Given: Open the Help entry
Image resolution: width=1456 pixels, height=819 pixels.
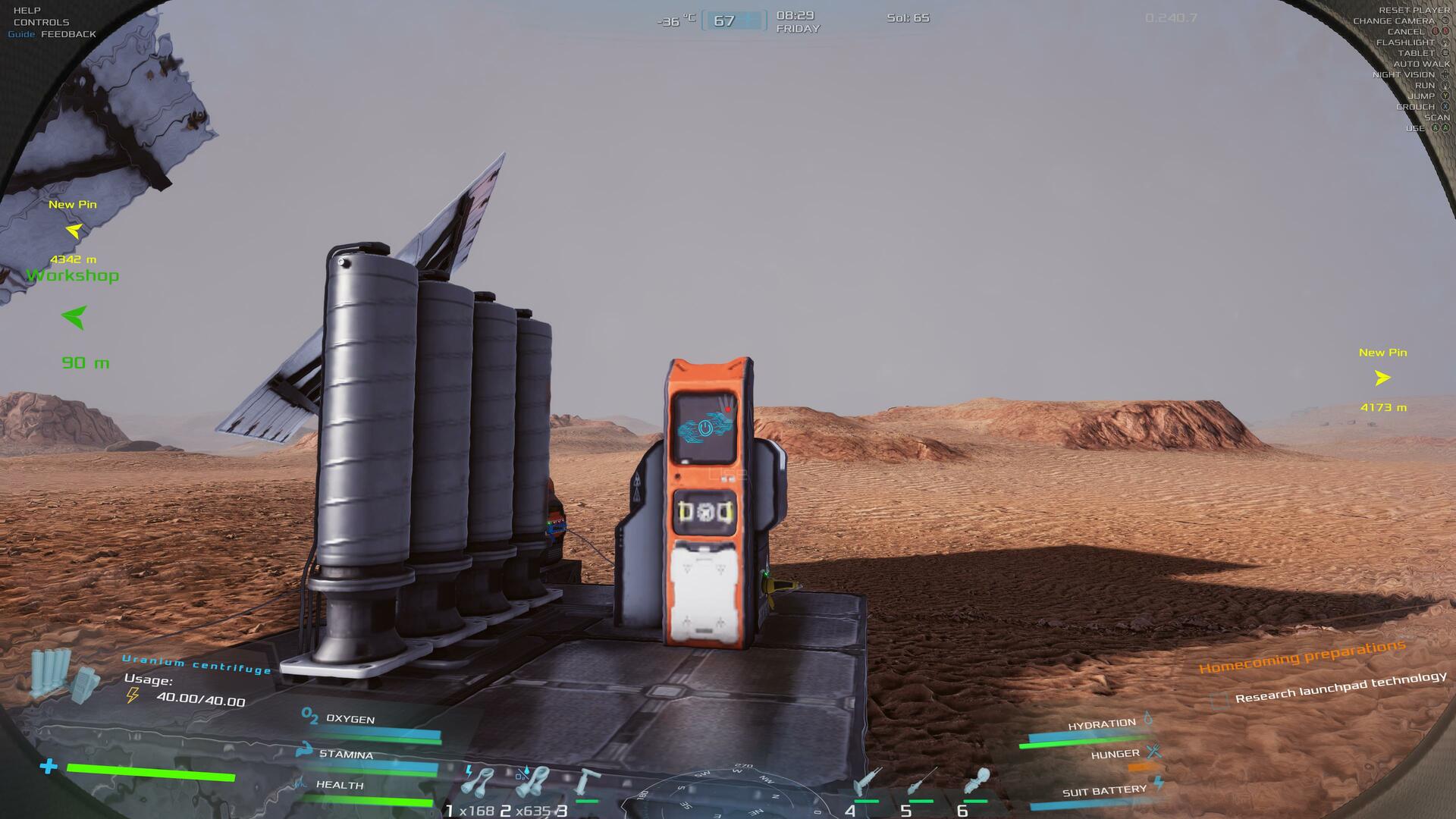Looking at the screenshot, I should [27, 11].
